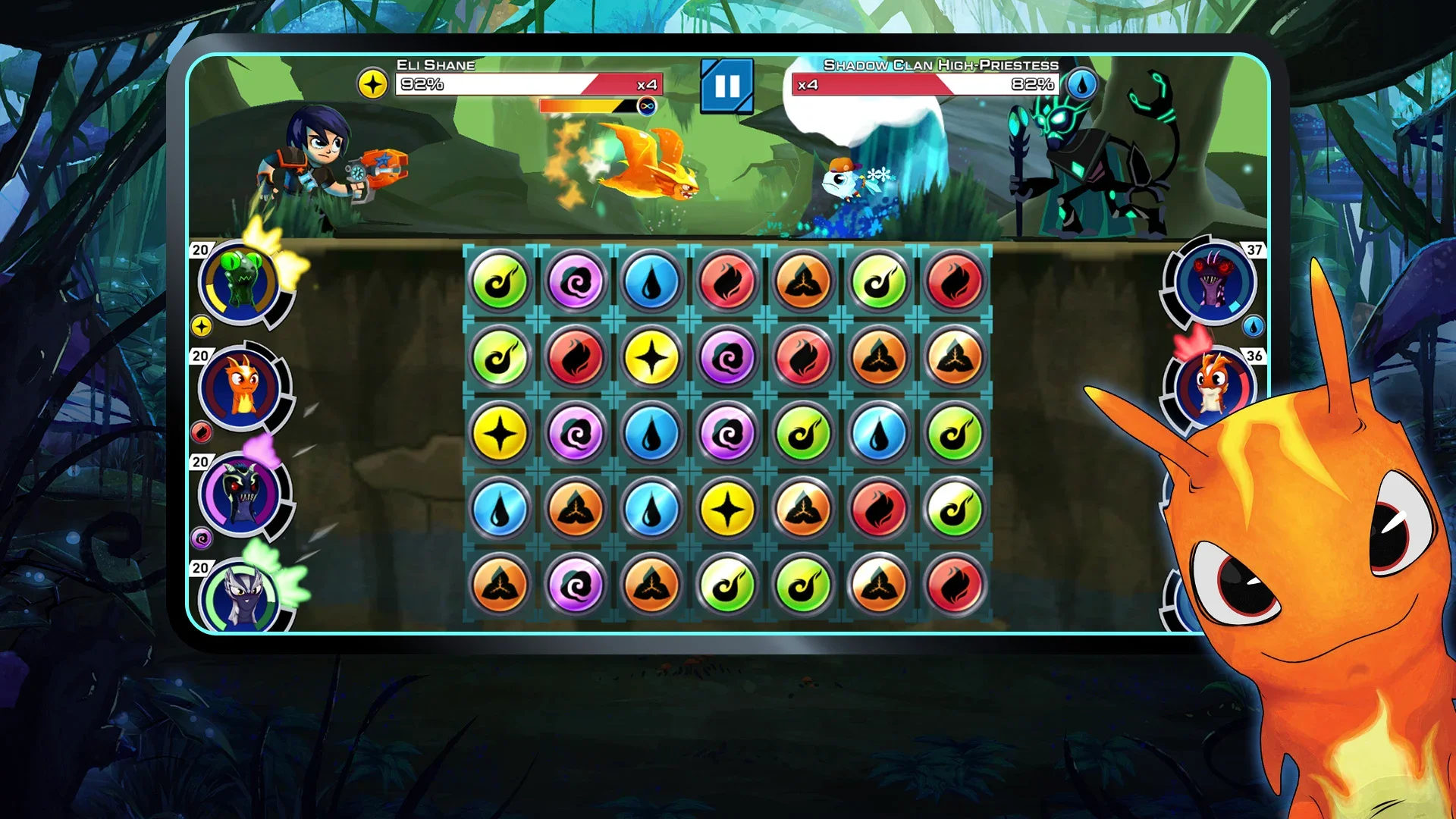Viewport: 1456px width, 819px height.
Task: Tap water tile between purple swirl and red flame
Action: (651, 281)
